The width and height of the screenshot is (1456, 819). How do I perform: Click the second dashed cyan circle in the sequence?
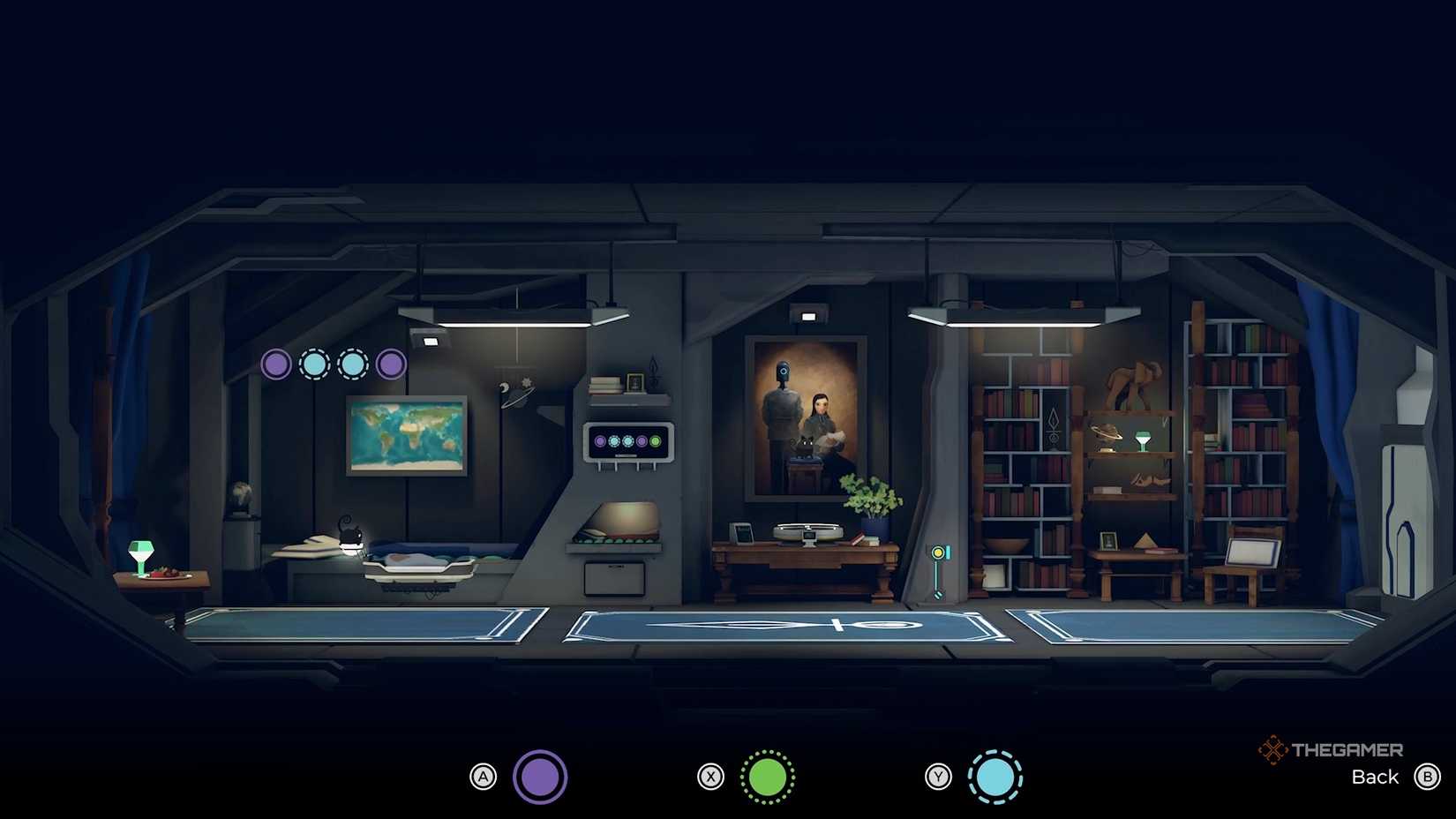pyautogui.click(x=353, y=364)
